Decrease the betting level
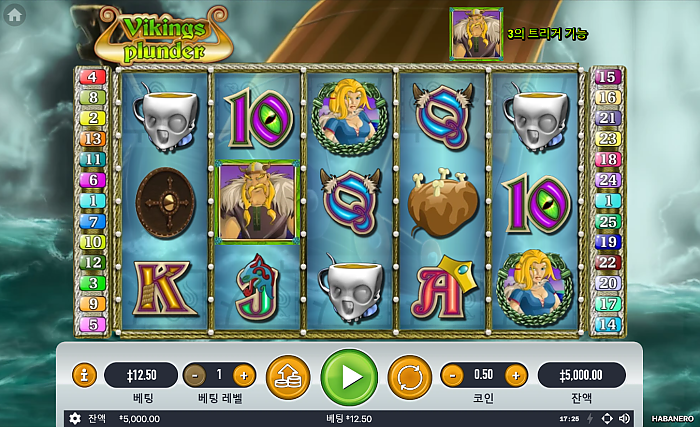Image resolution: width=700 pixels, height=427 pixels. click(x=195, y=376)
